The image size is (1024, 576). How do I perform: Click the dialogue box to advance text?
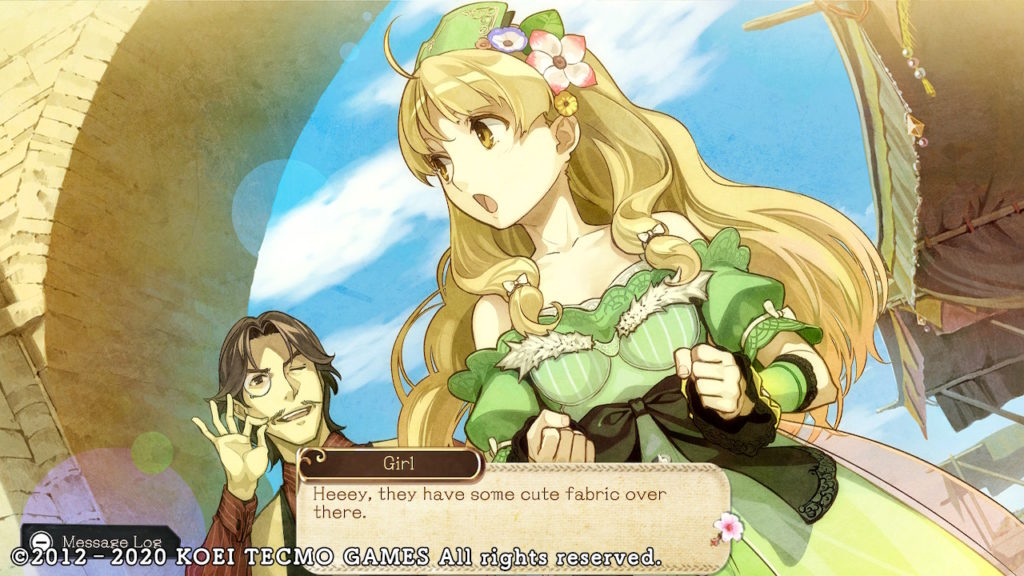coord(510,504)
